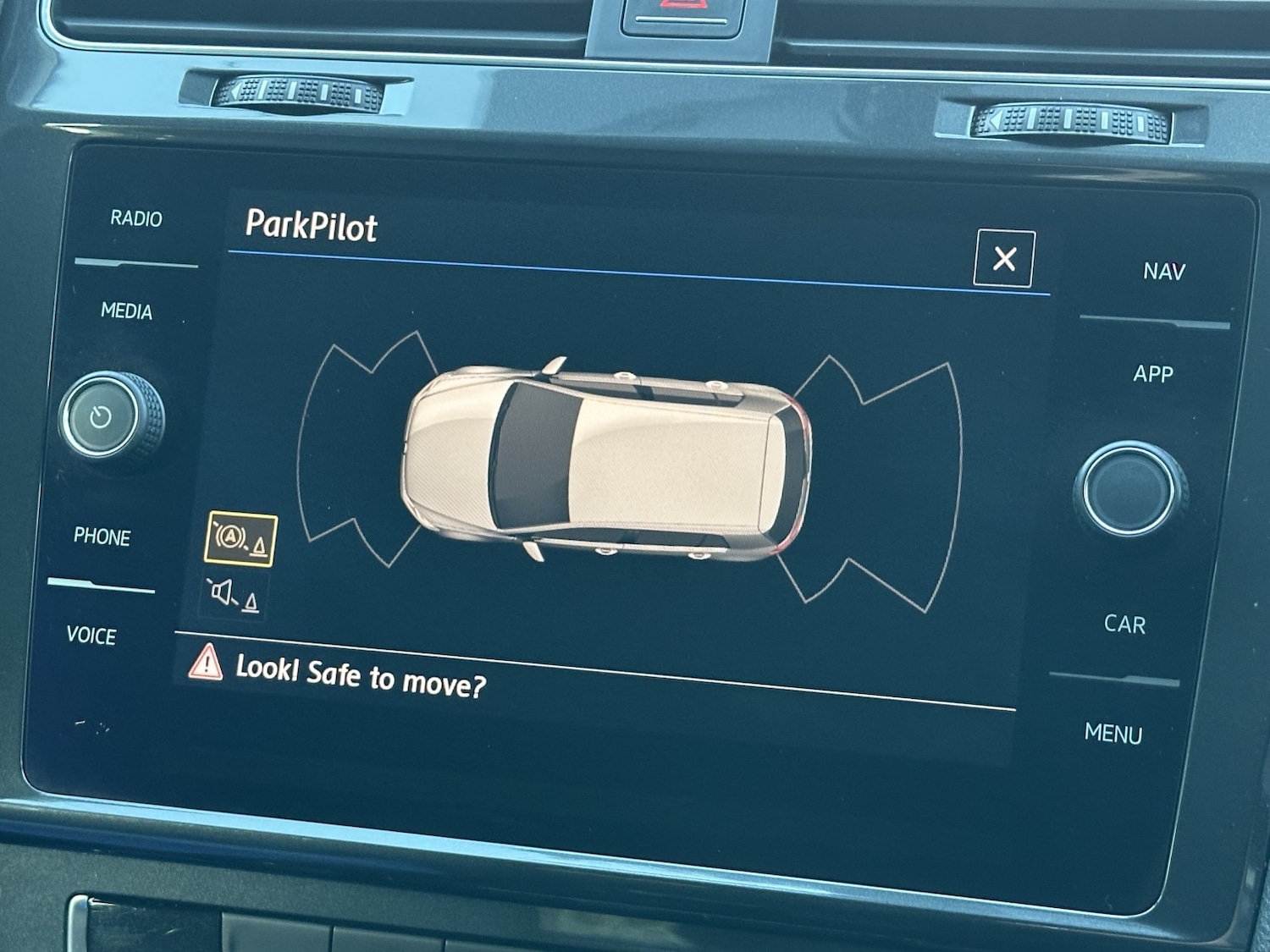Image resolution: width=1270 pixels, height=952 pixels.
Task: Open the RADIO menu
Action: (x=136, y=218)
